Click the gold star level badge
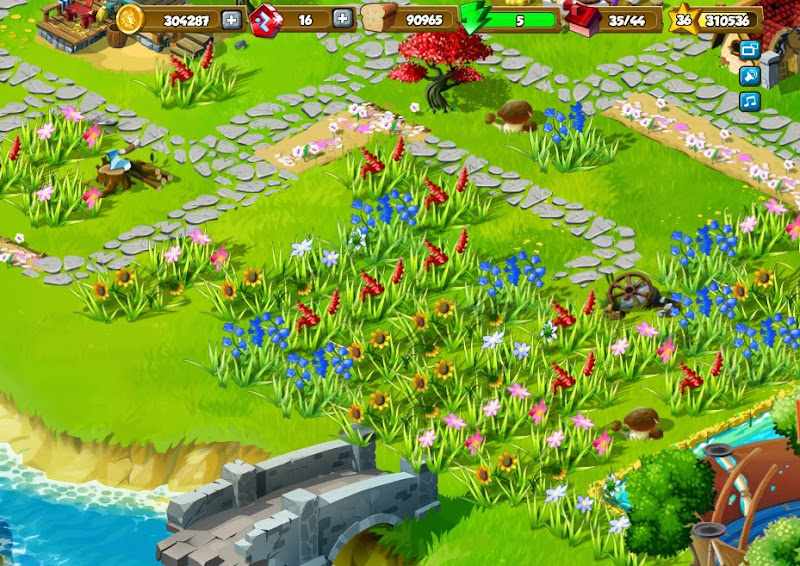Screen dimensions: 800x566 point(684,19)
